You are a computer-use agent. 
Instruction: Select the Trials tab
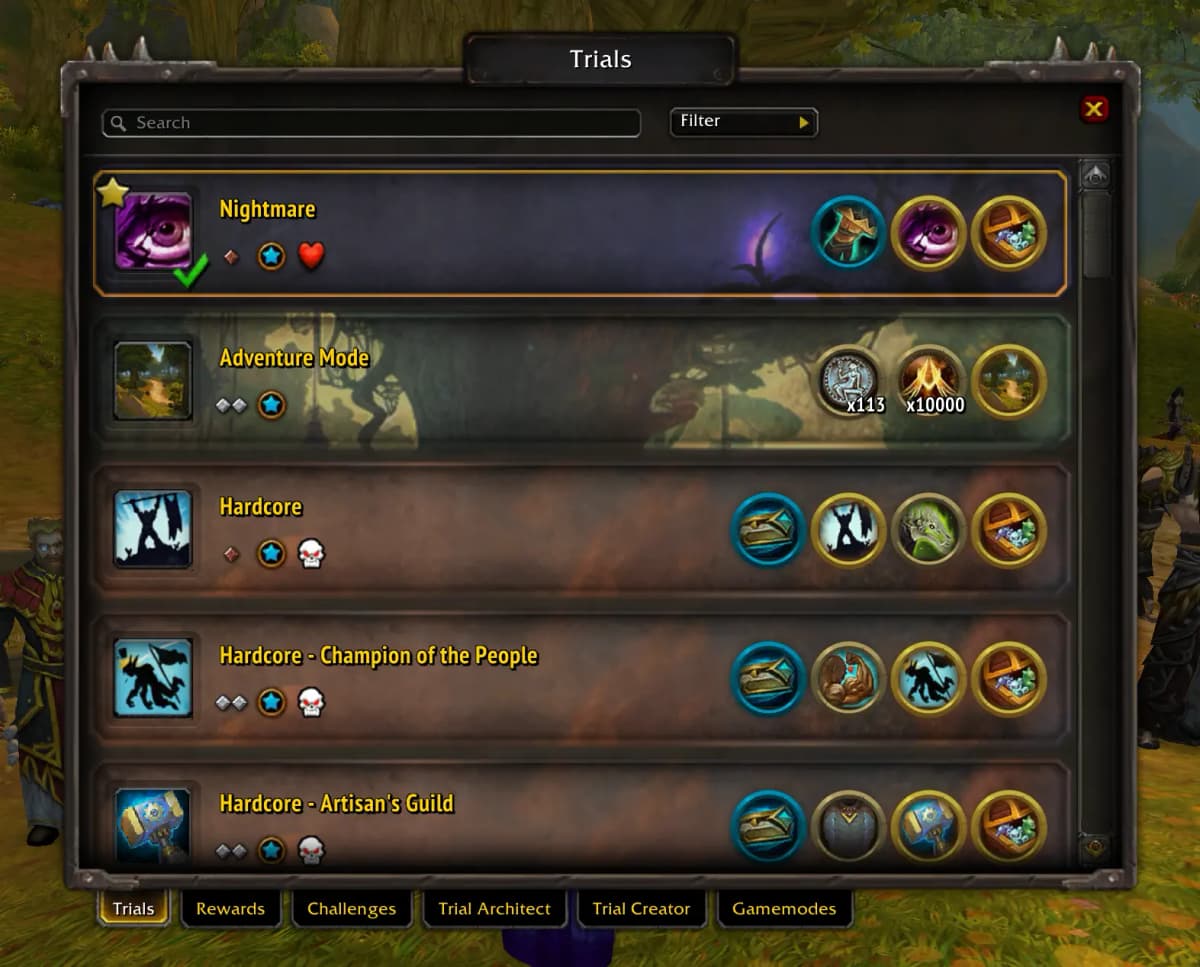pos(133,908)
